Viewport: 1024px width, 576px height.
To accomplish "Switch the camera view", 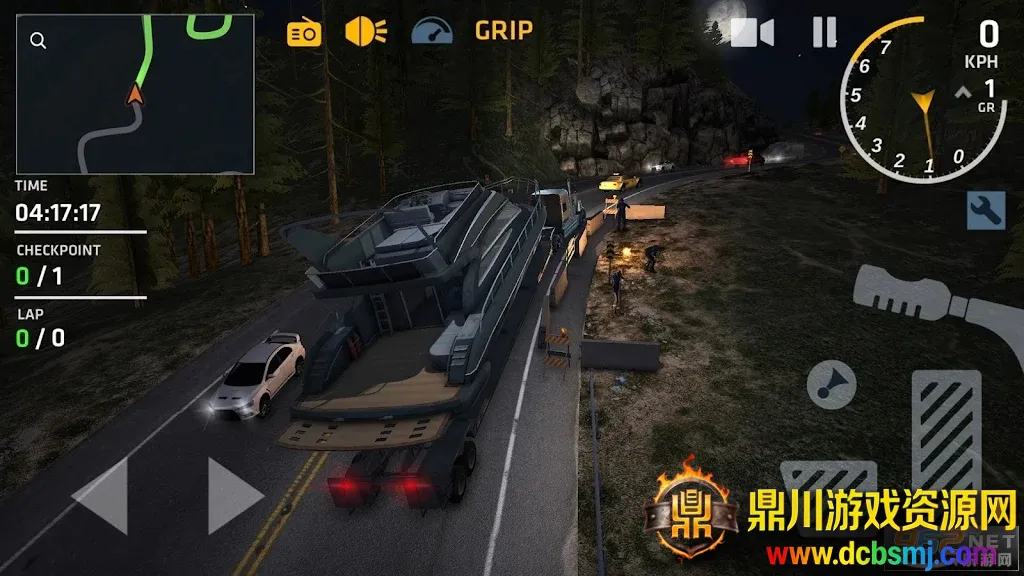I will [752, 33].
